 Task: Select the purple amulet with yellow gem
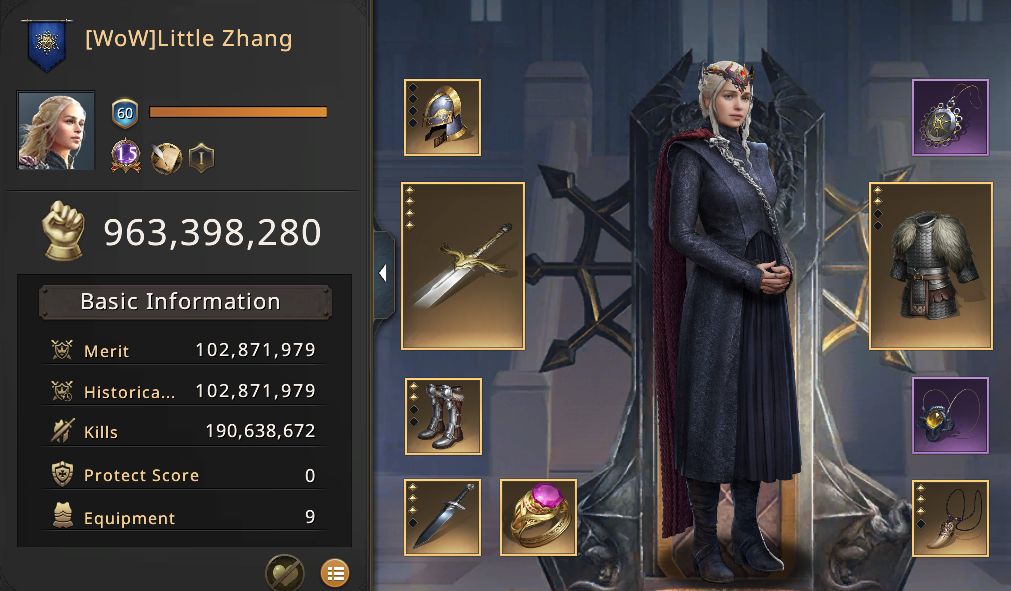tap(950, 415)
